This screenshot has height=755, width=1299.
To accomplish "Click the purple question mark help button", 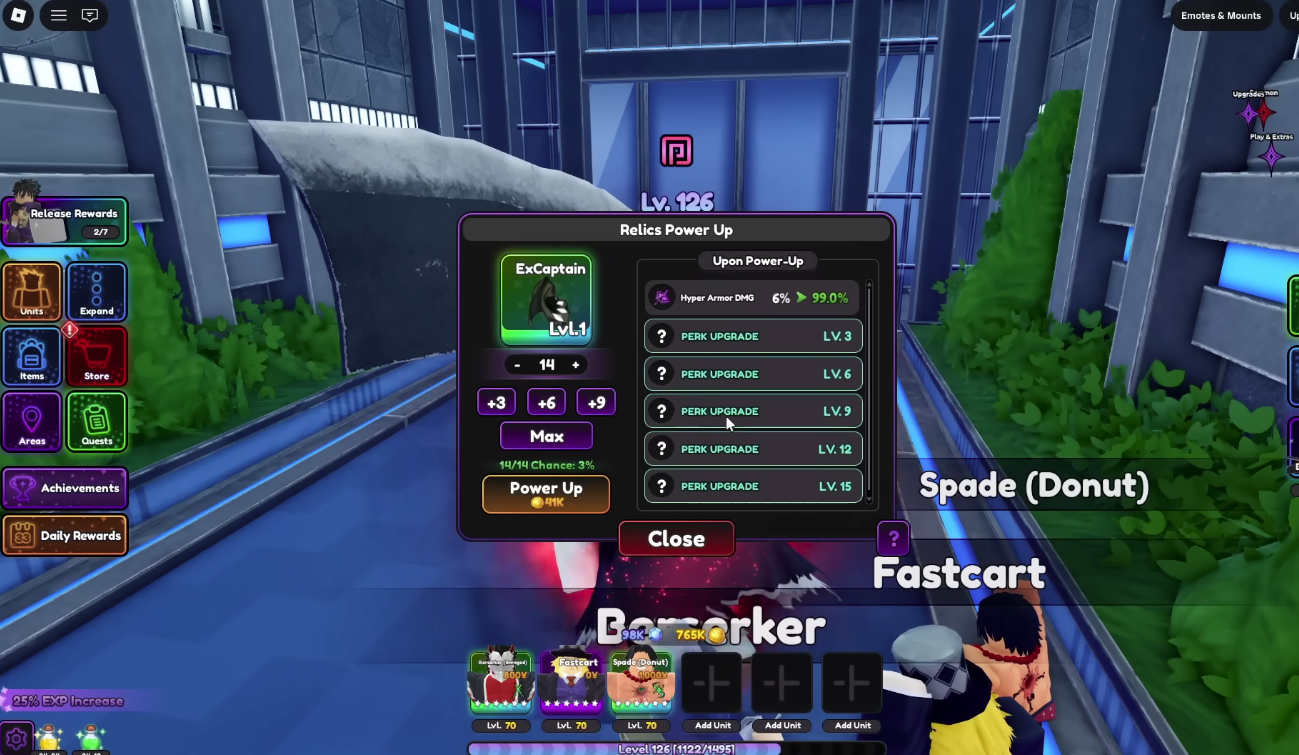I will pyautogui.click(x=892, y=538).
